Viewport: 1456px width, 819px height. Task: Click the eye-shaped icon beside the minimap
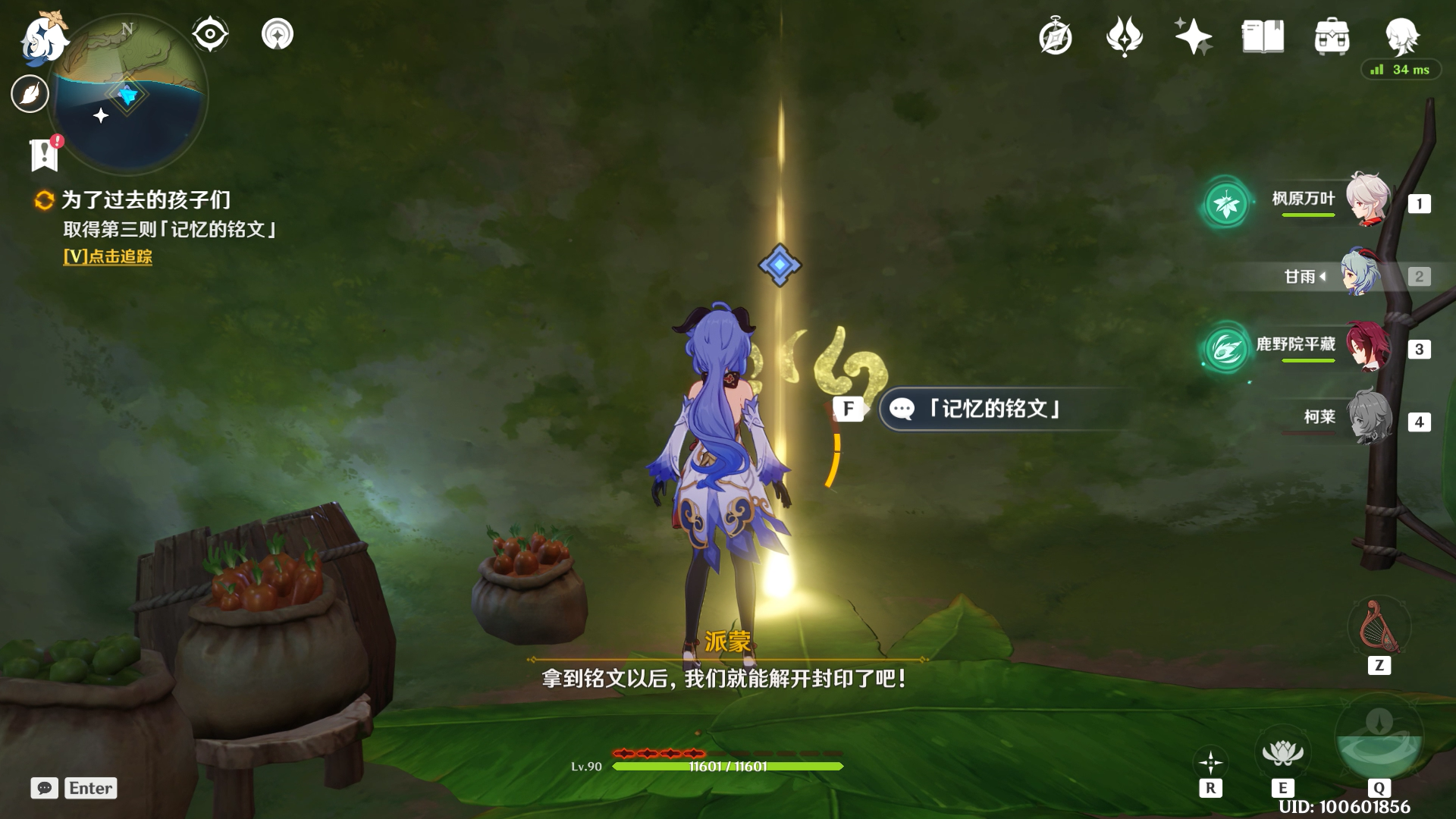(210, 34)
